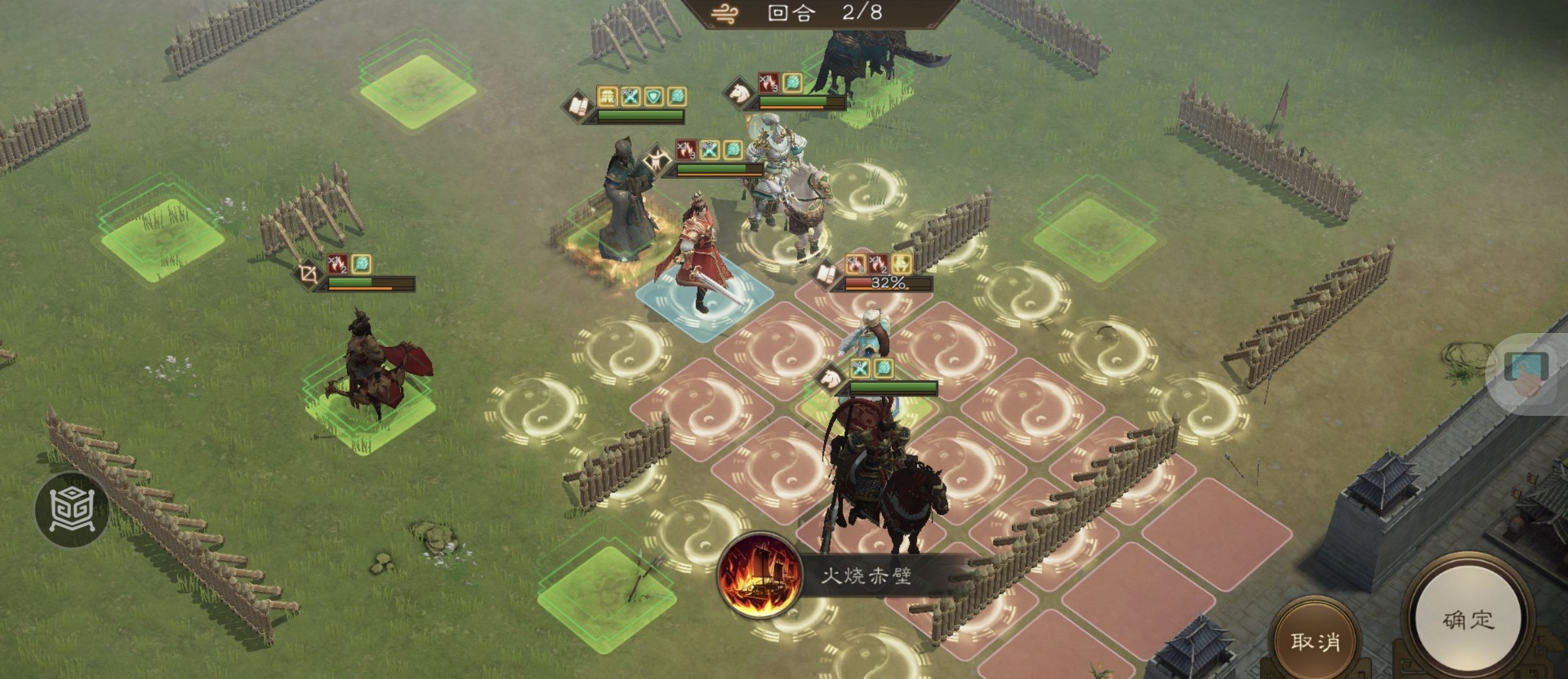The width and height of the screenshot is (1568, 679).
Task: Confirm the skill with 确定 button
Action: [x=1468, y=620]
